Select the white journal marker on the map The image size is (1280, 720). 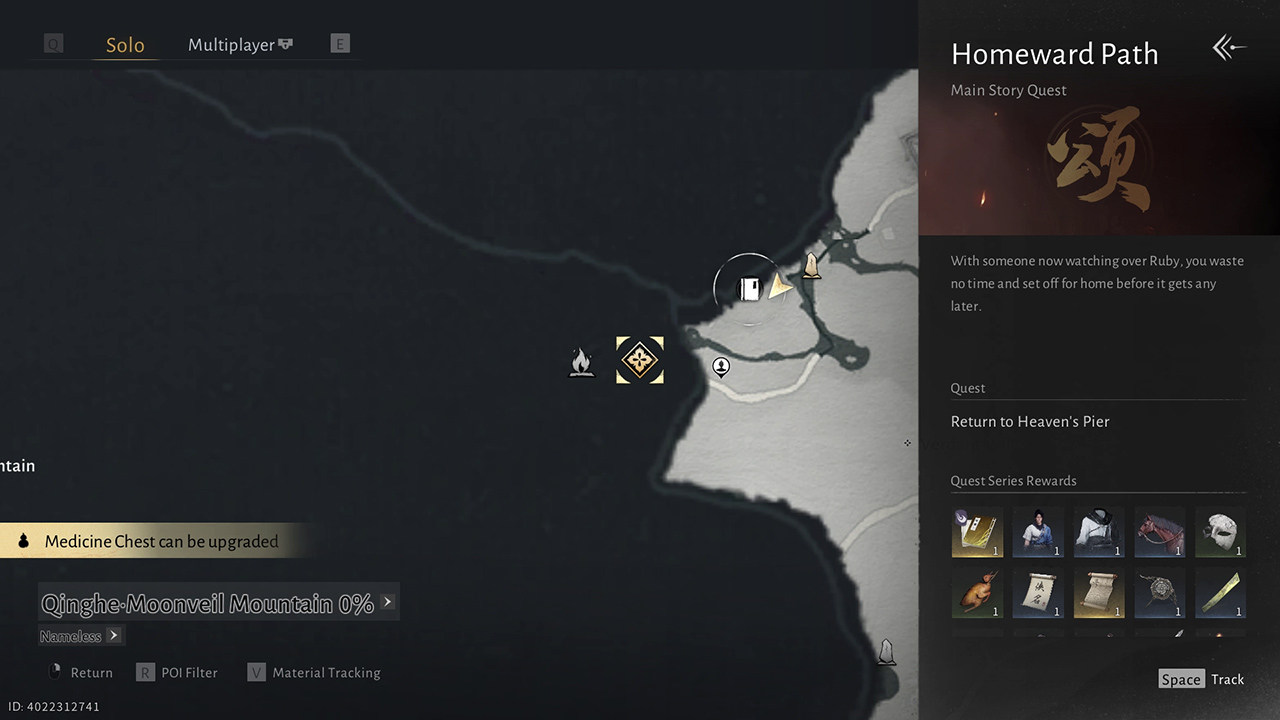(x=749, y=289)
